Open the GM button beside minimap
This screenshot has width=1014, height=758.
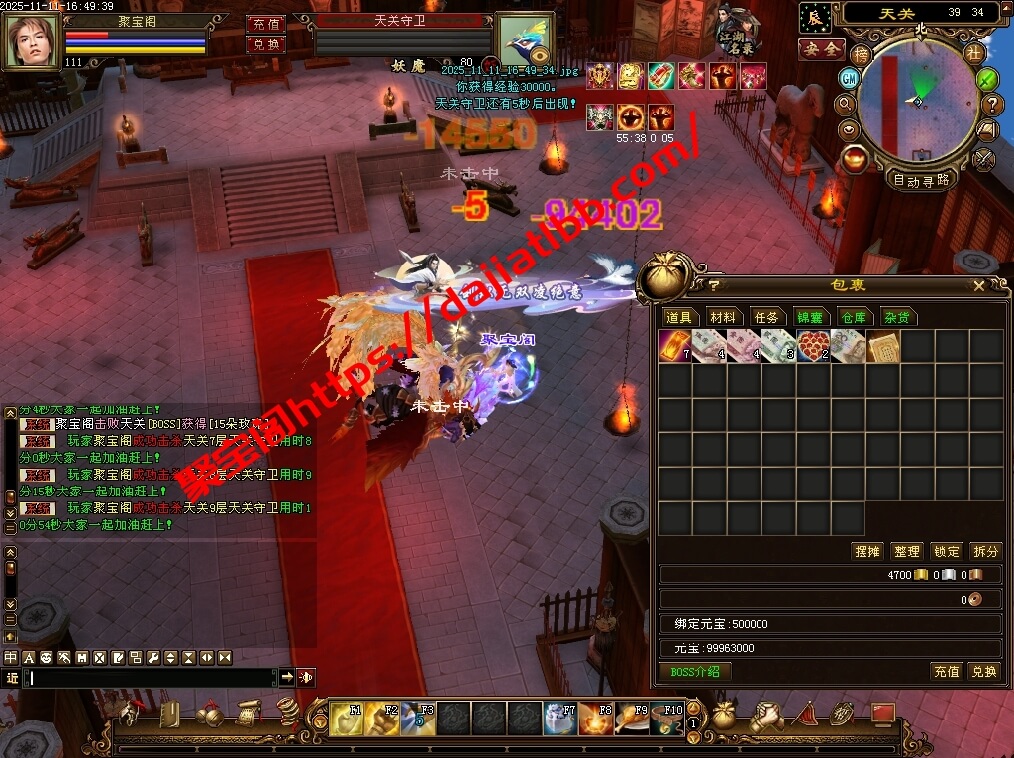[849, 78]
